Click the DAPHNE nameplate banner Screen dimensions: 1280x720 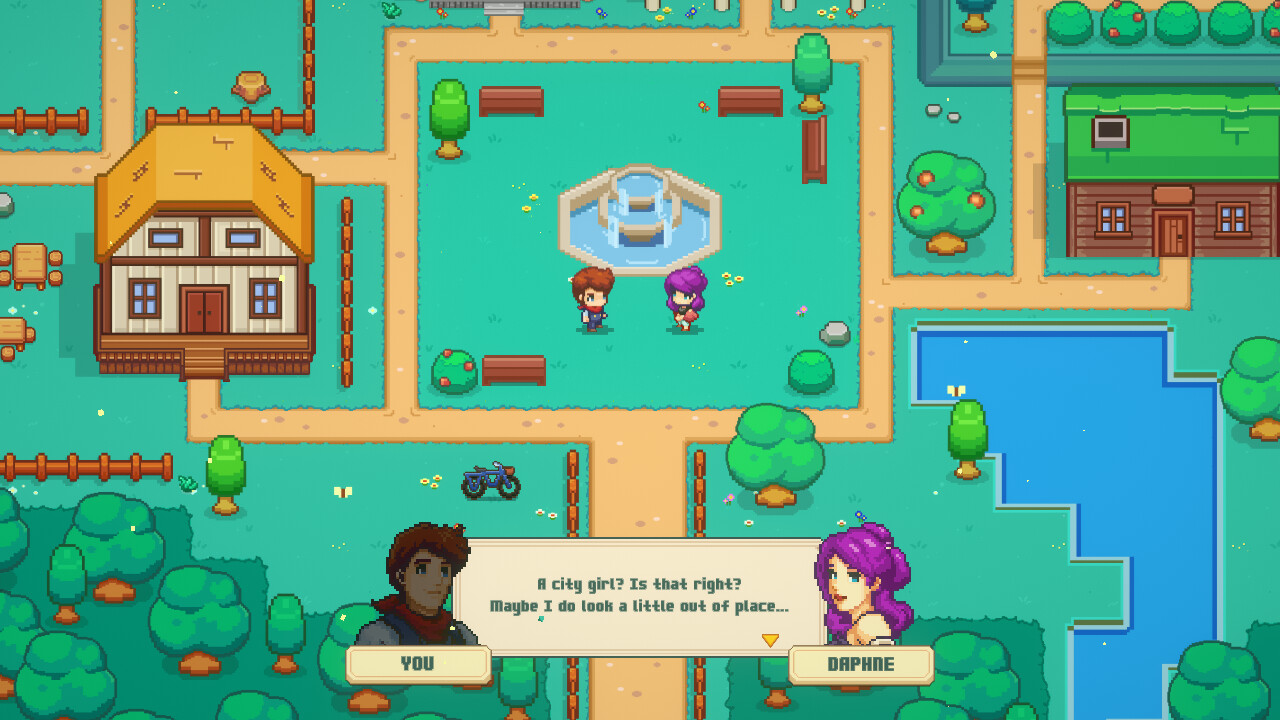pyautogui.click(x=862, y=663)
